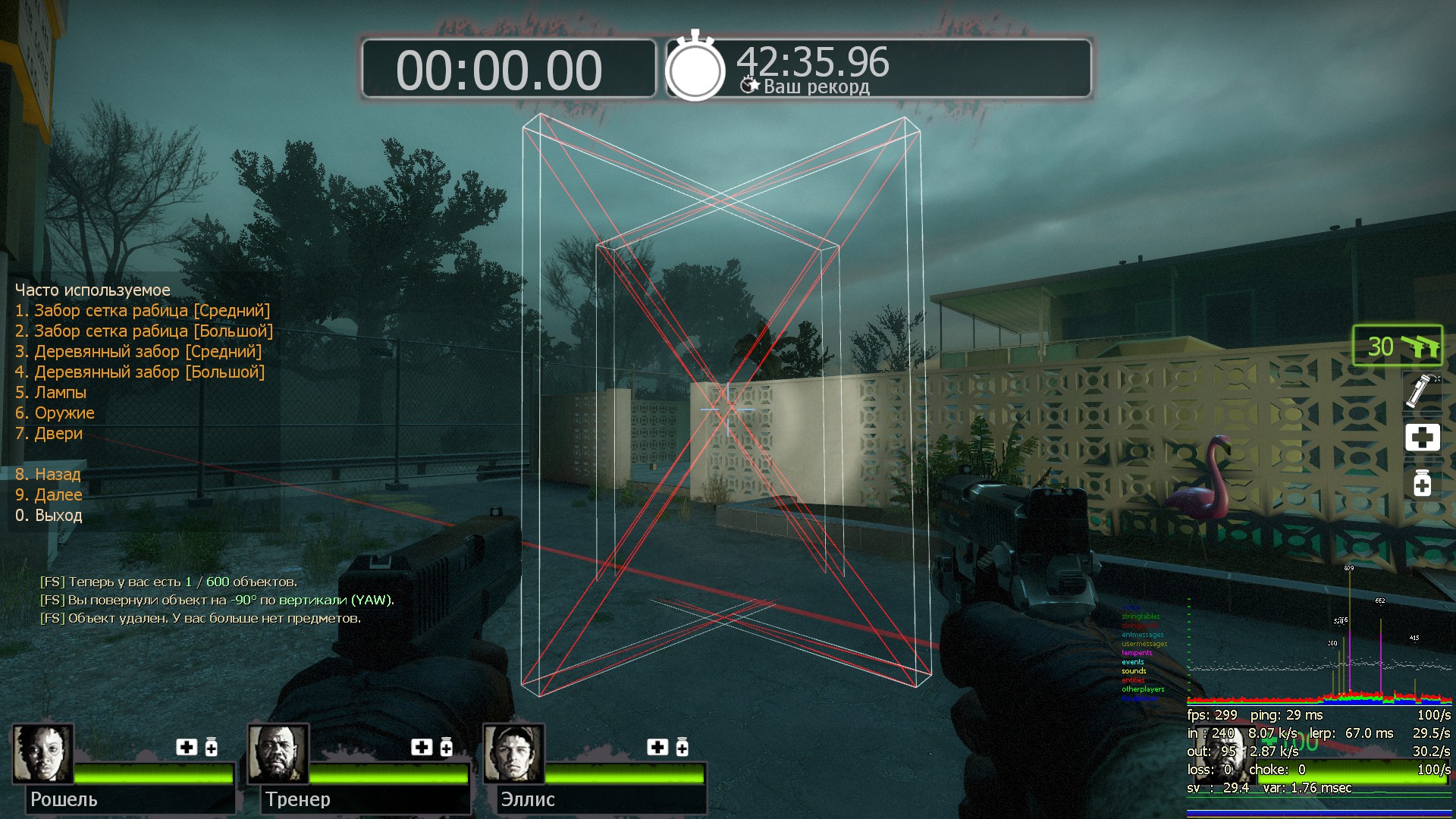Go to next page with 'Далее'

click(49, 495)
